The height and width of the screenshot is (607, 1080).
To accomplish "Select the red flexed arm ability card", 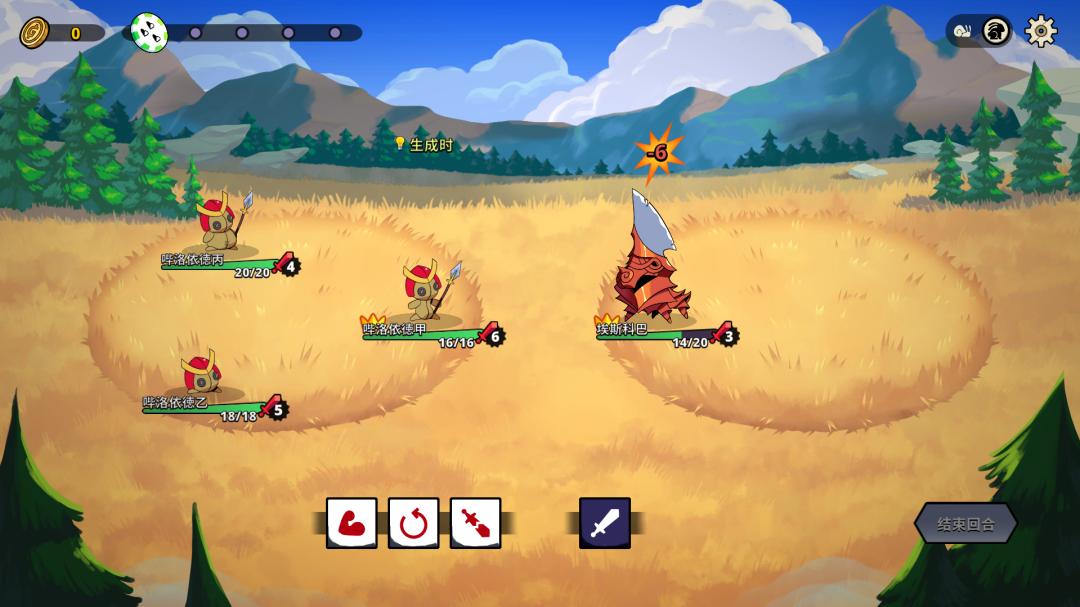I will [351, 523].
